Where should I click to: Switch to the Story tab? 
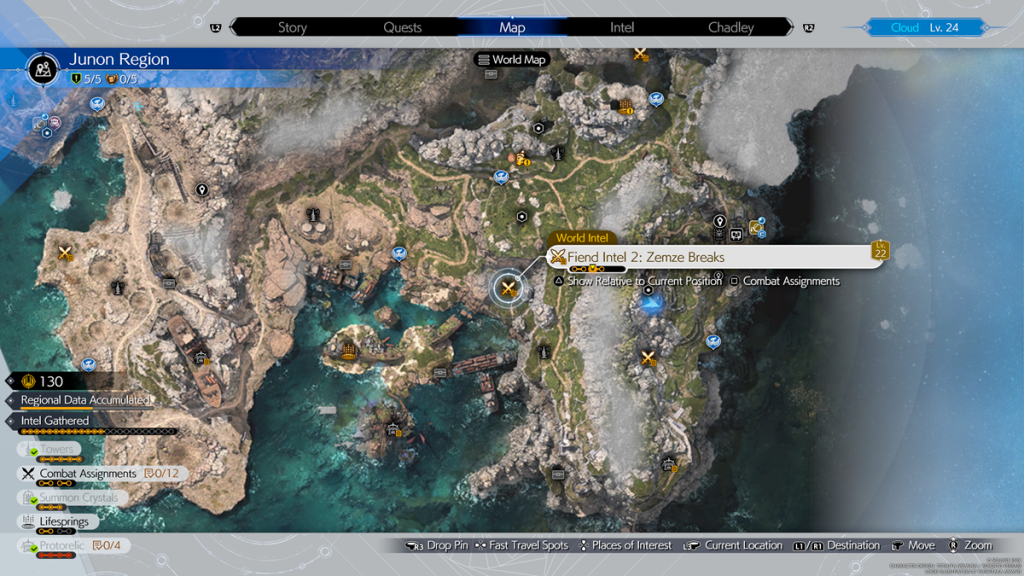pos(292,28)
